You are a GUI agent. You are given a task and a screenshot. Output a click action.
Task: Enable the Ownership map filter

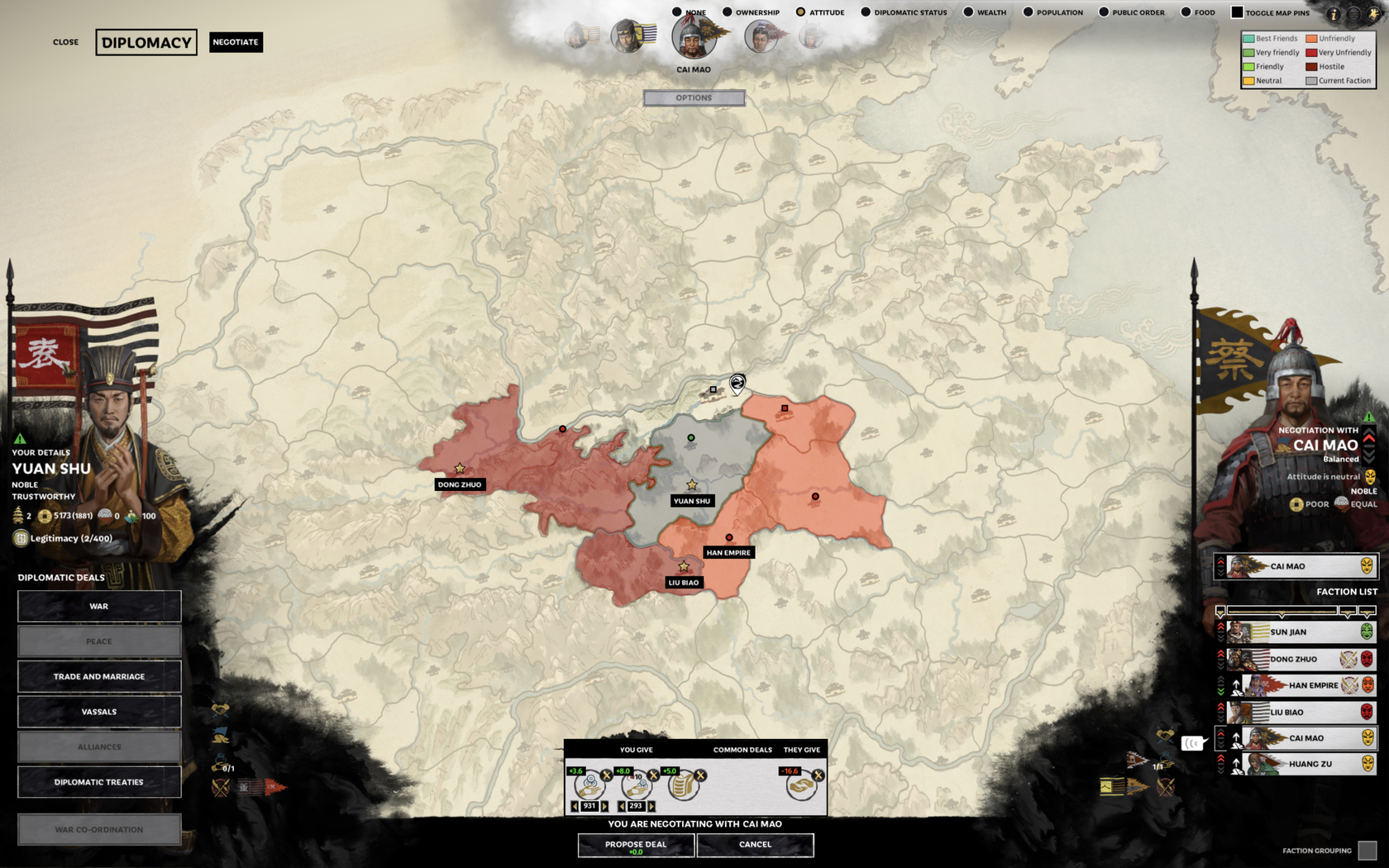tap(726, 12)
